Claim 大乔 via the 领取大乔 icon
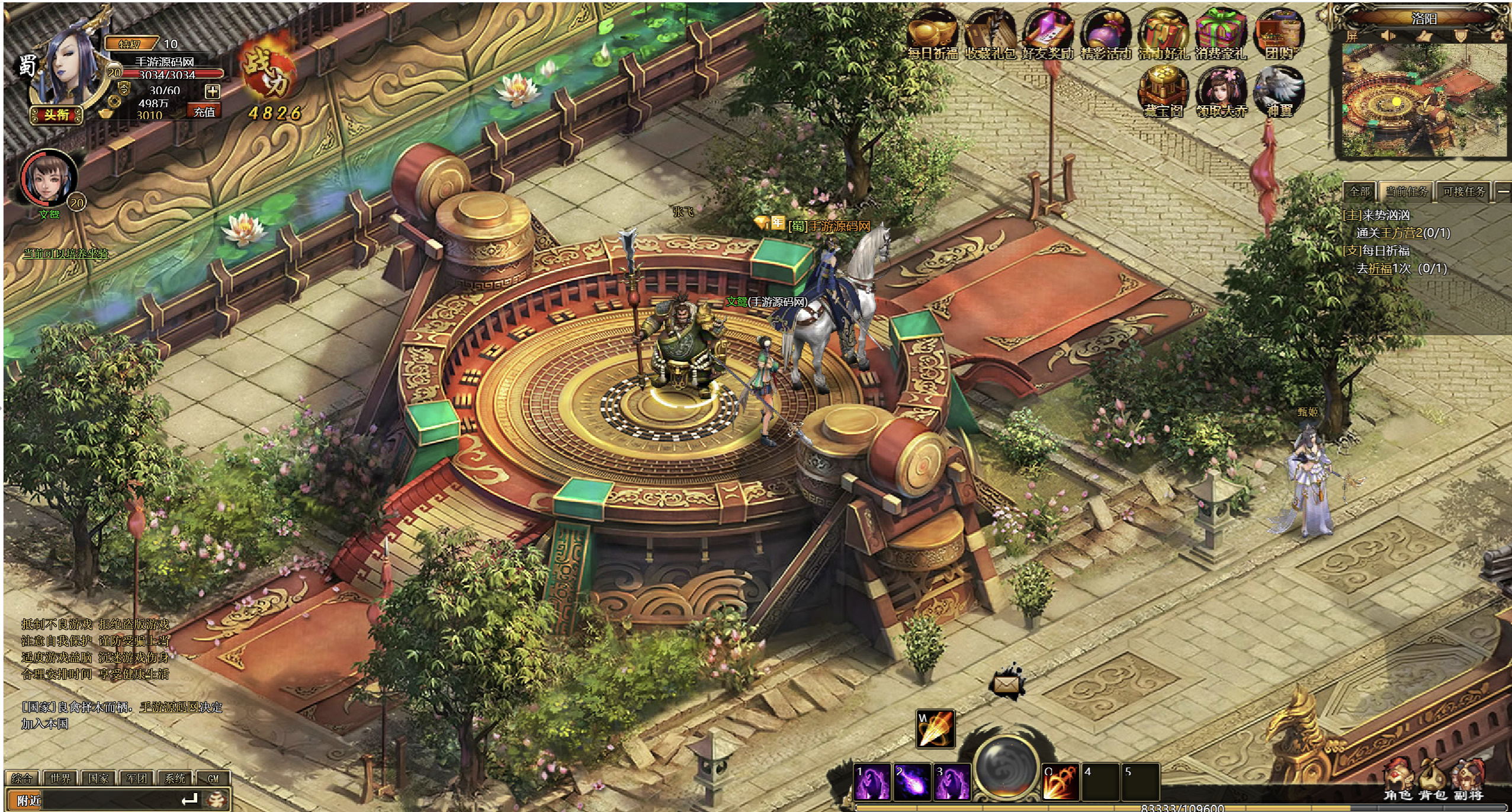 click(x=1221, y=92)
